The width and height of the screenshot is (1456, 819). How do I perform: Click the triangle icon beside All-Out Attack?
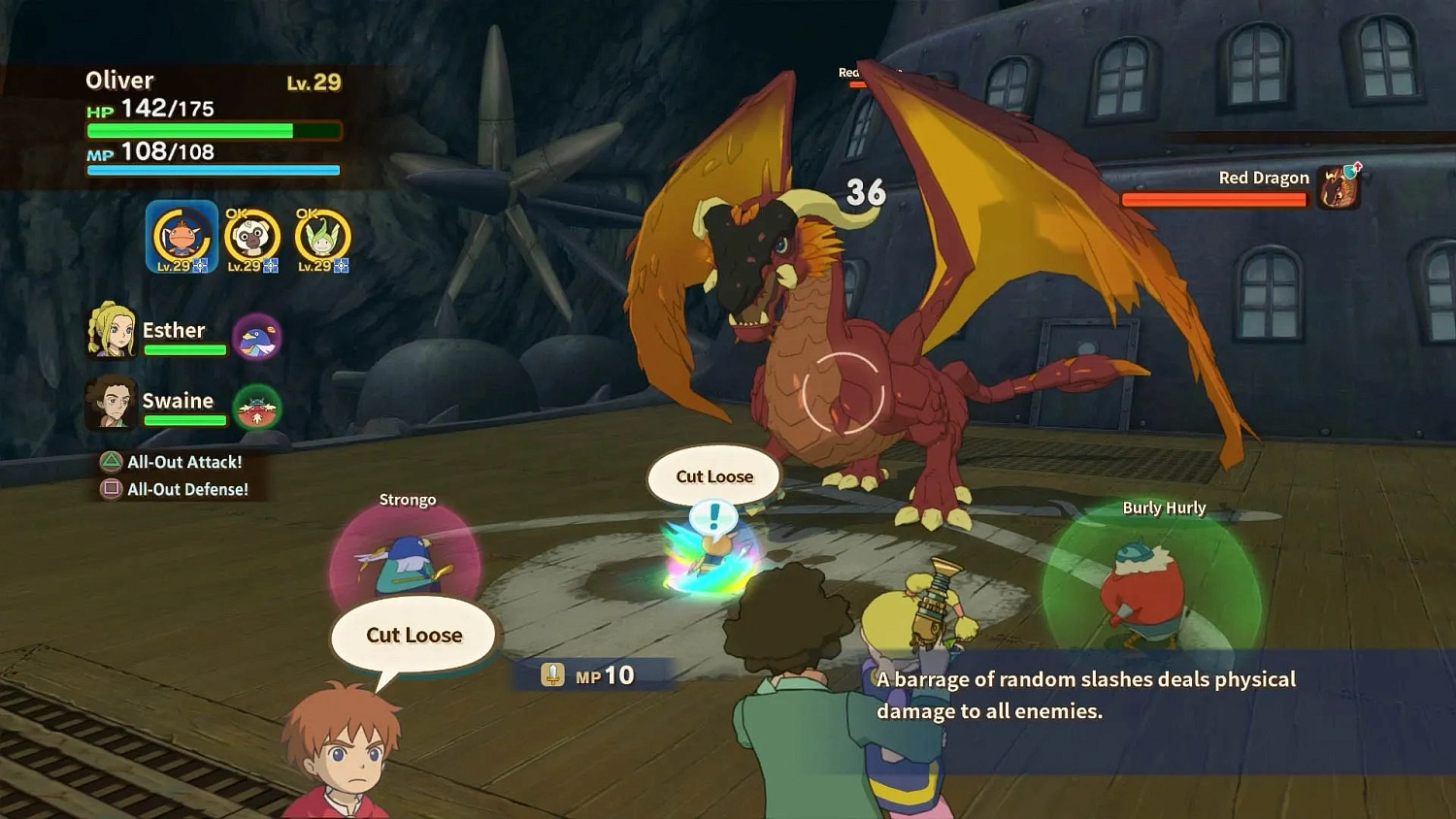[112, 462]
